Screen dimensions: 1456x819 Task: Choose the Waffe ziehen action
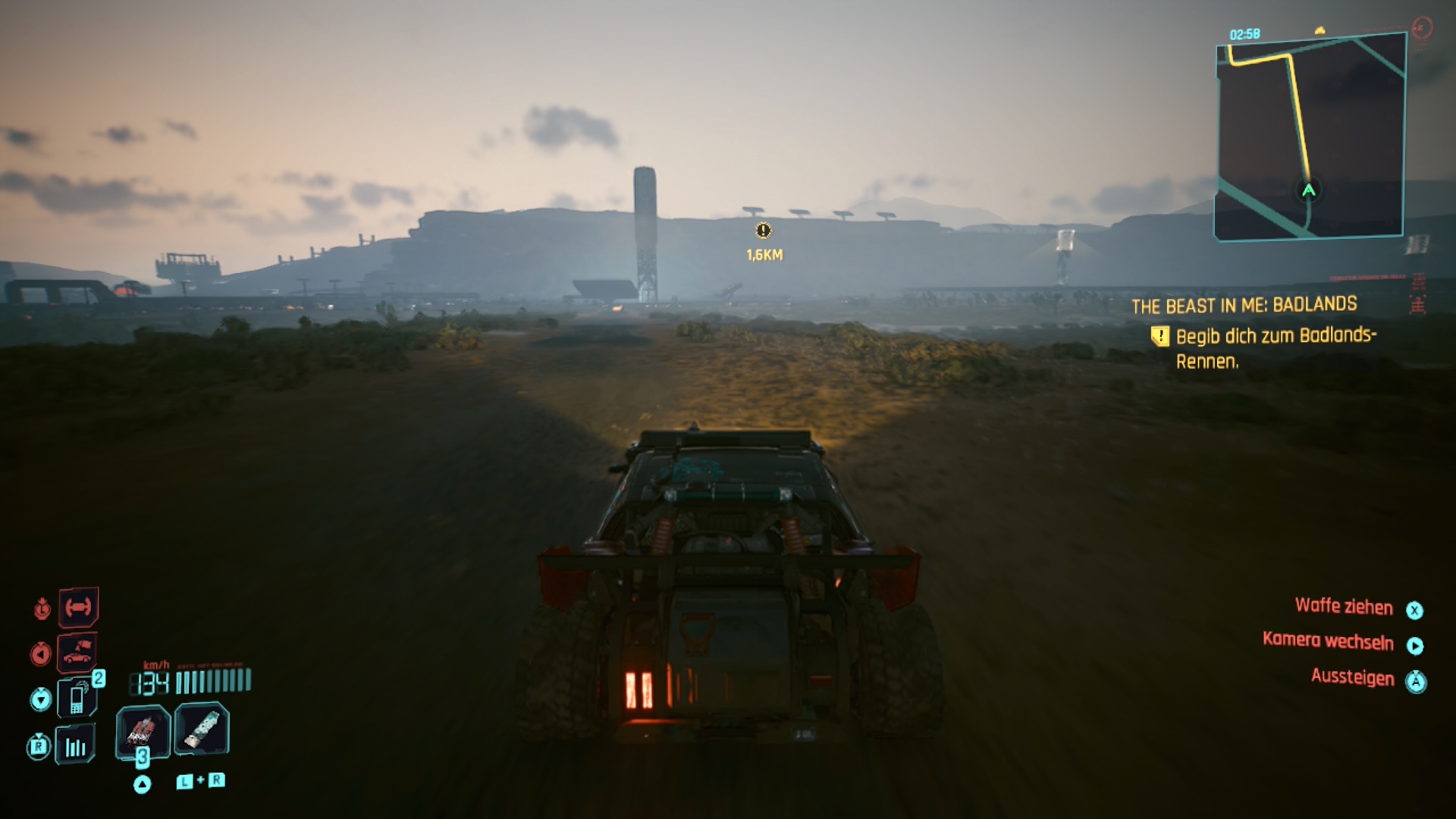pos(1343,607)
